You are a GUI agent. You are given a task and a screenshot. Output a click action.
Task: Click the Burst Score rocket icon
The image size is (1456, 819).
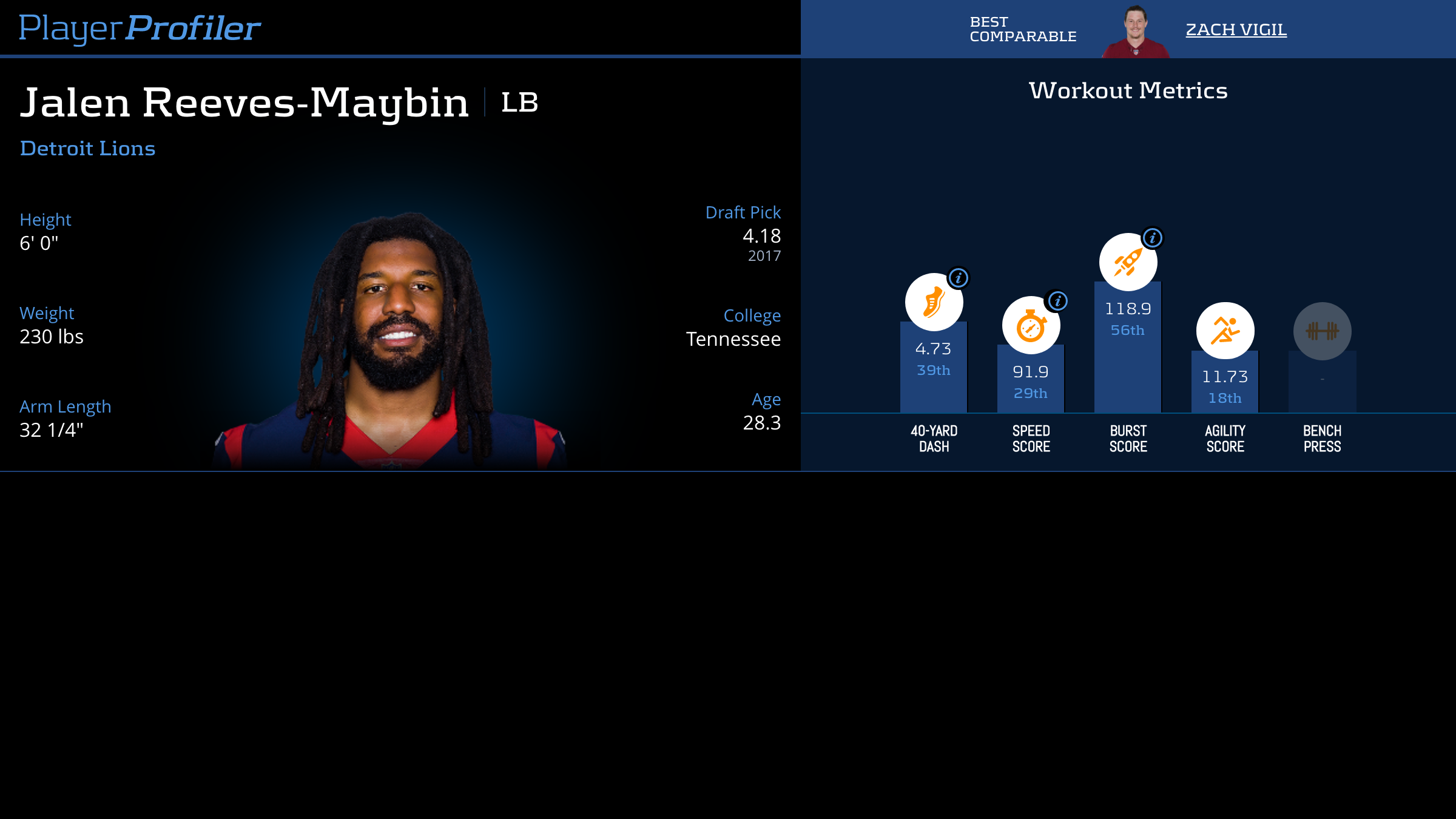click(x=1128, y=262)
